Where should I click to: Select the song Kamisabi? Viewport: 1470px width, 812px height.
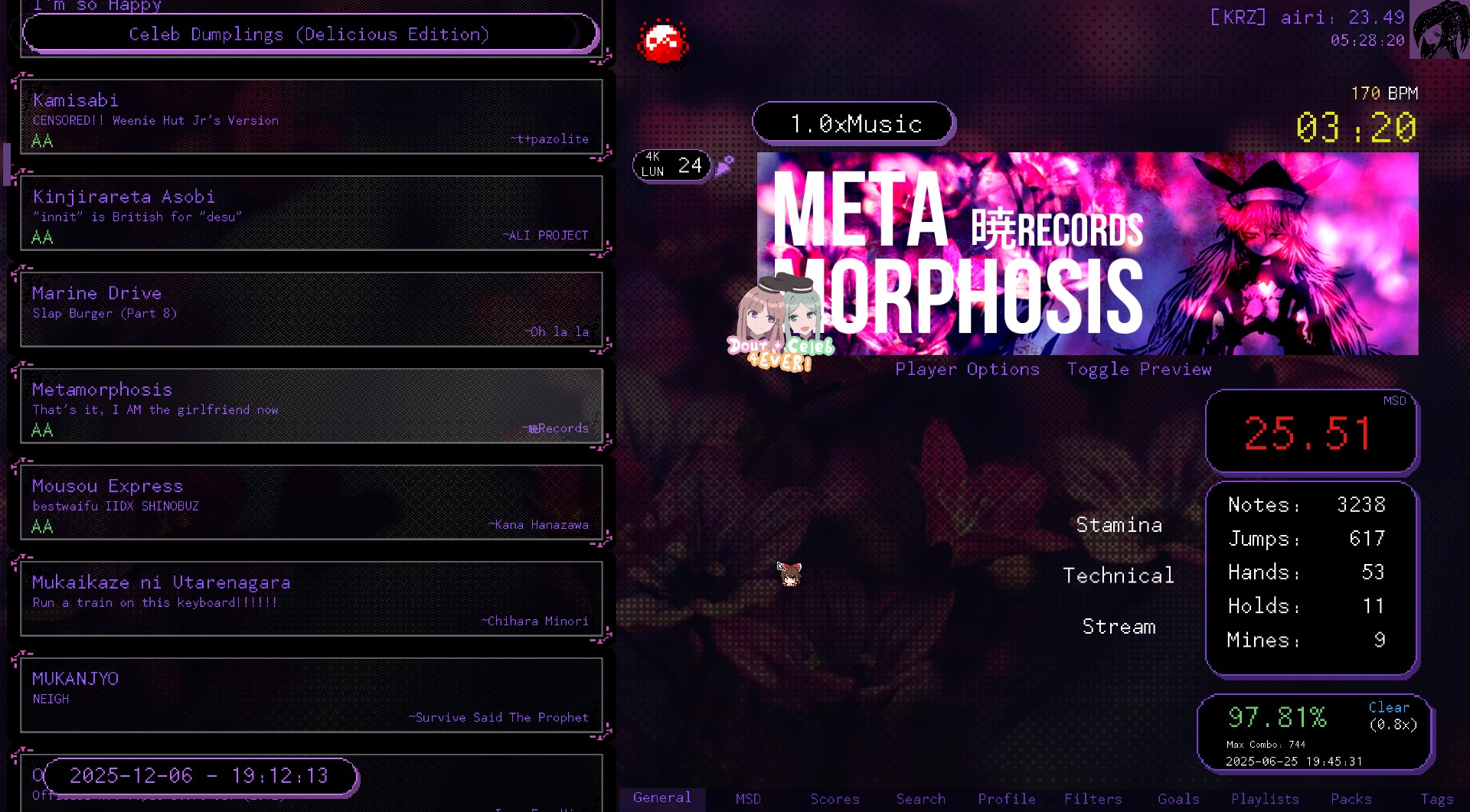(x=311, y=117)
